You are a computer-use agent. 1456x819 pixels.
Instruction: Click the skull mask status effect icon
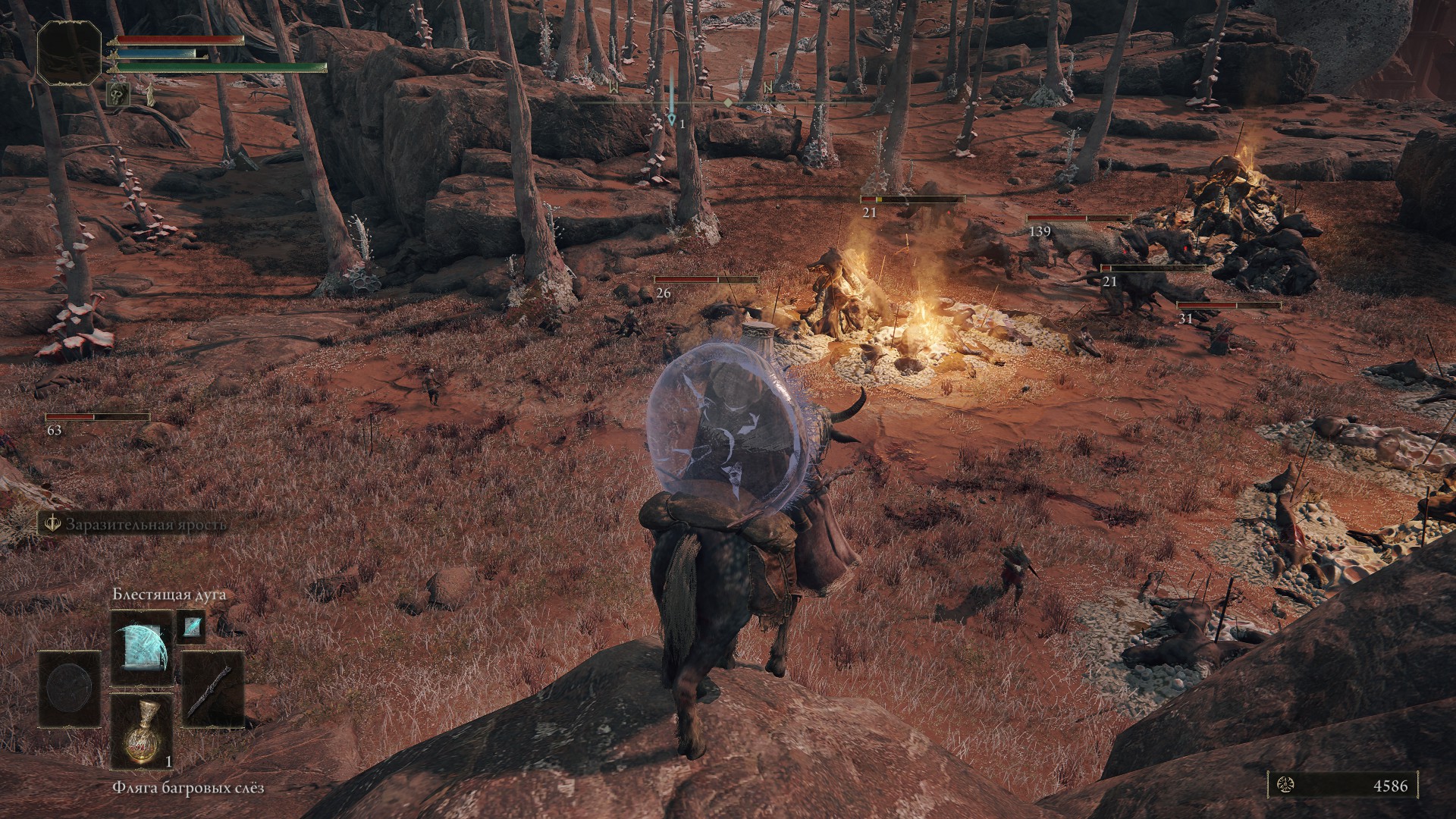point(121,94)
